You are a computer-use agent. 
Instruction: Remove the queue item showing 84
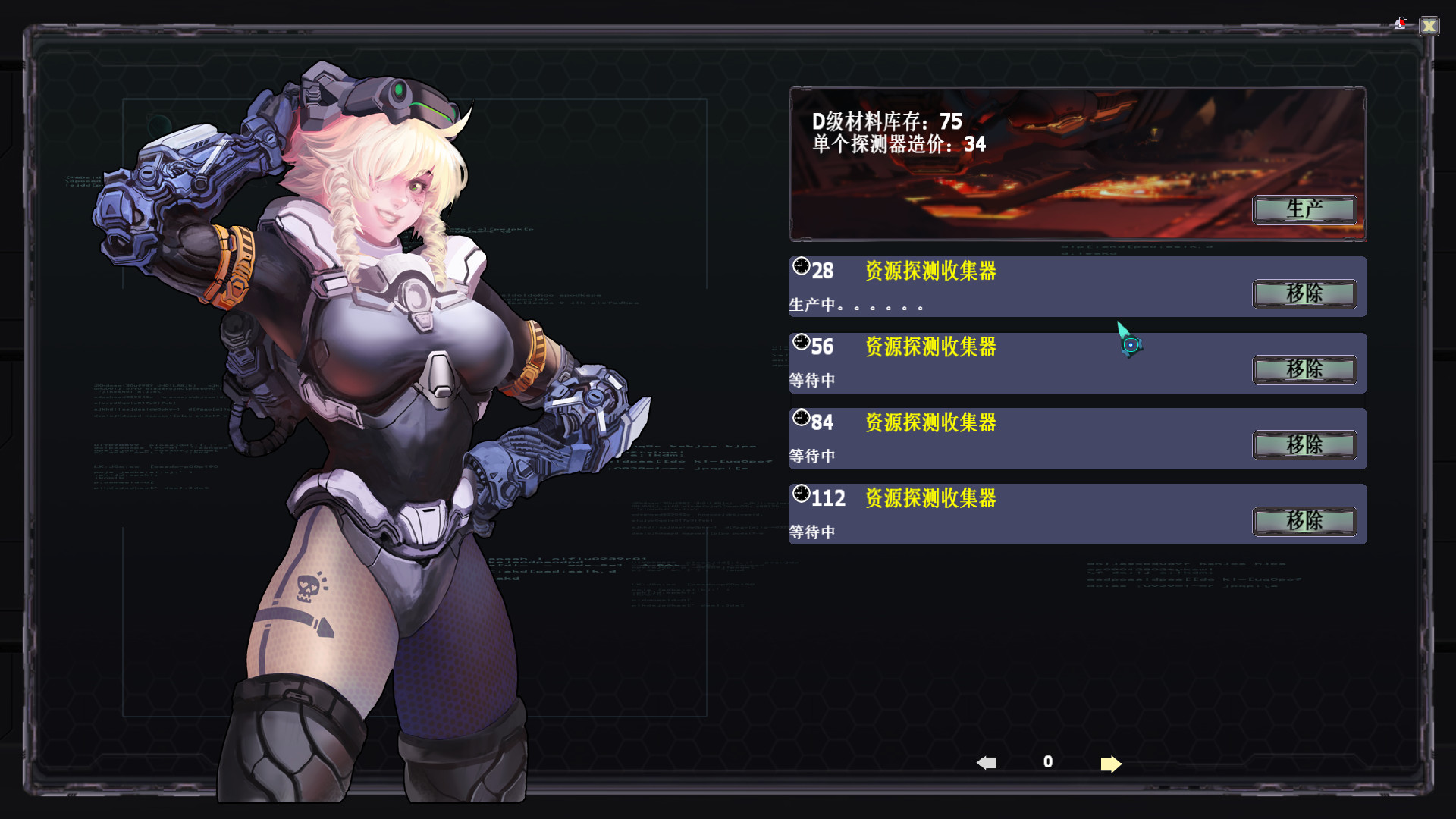click(x=1304, y=446)
